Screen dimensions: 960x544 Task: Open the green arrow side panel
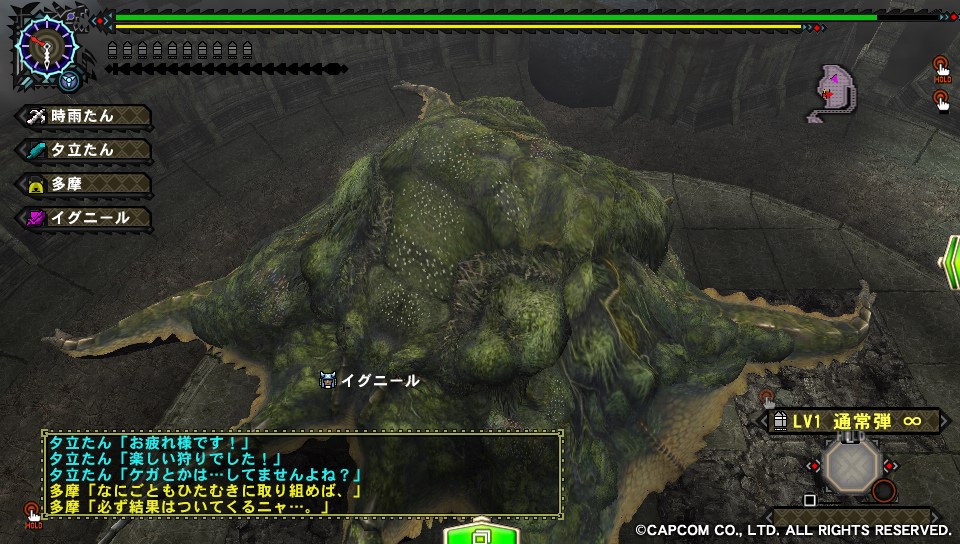949,264
